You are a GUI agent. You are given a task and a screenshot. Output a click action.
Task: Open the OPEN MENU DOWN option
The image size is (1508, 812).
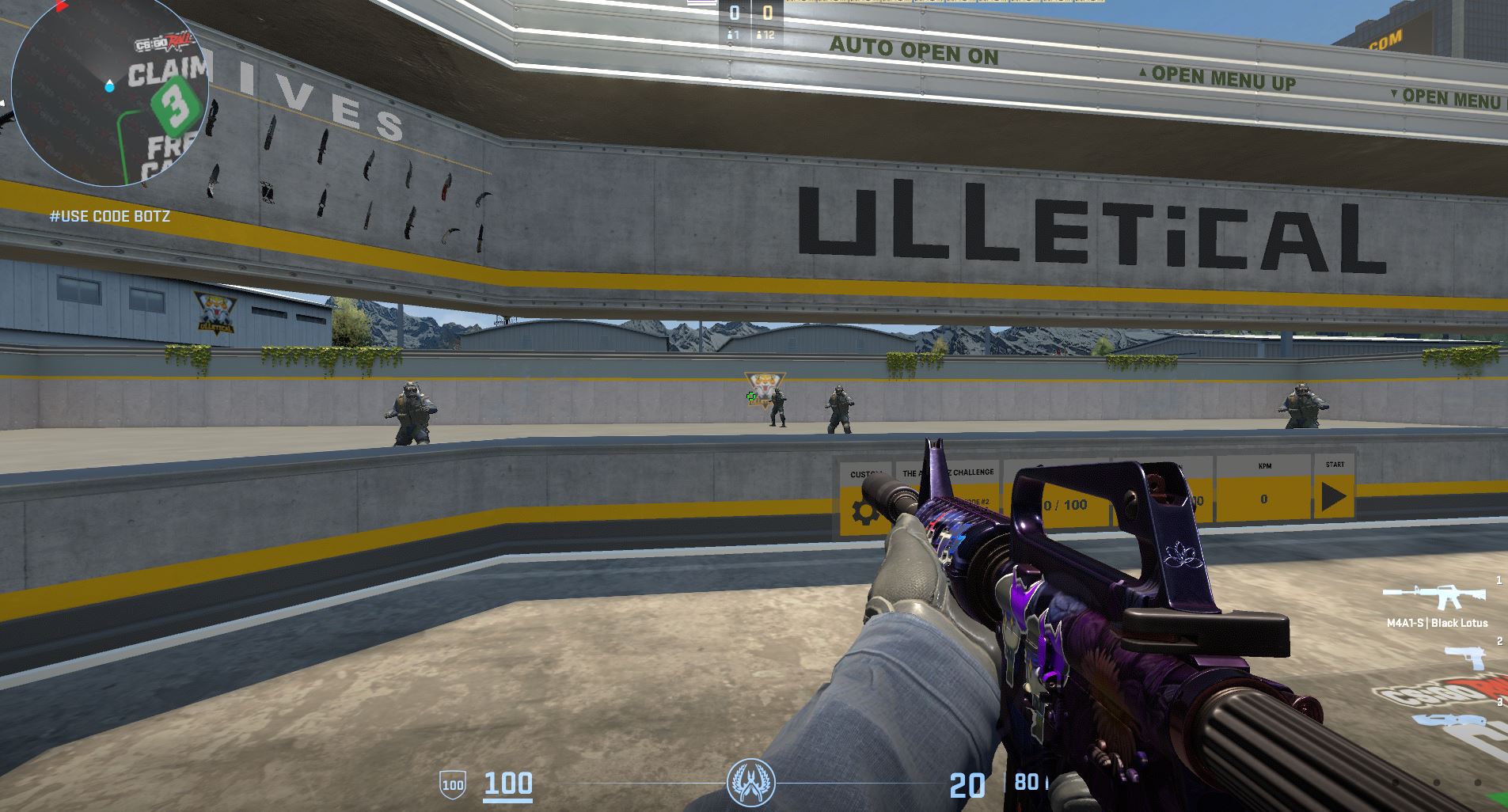pyautogui.click(x=1455, y=96)
